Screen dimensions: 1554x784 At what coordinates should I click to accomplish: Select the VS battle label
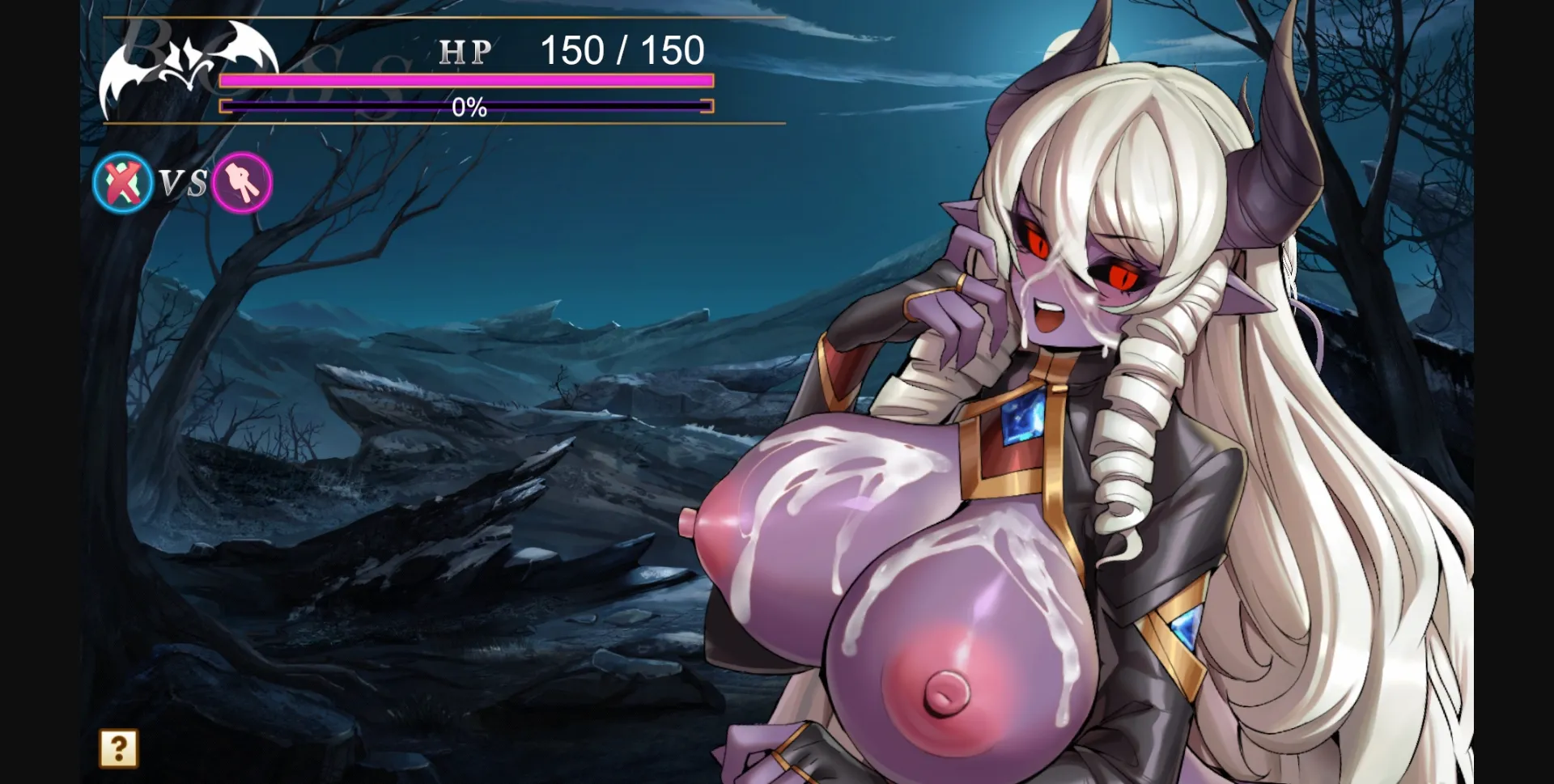(180, 183)
